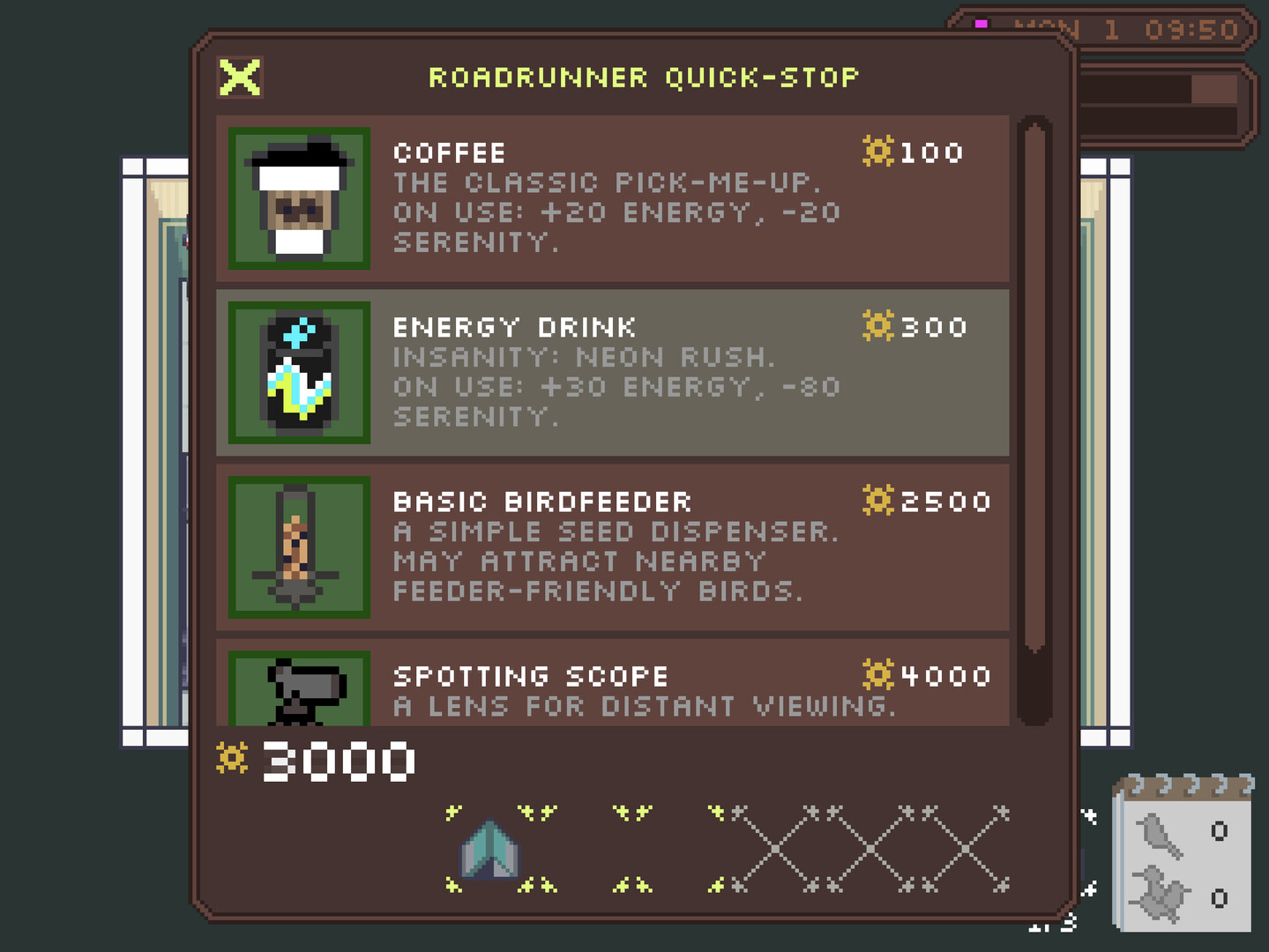
Task: Close the Roadrunner Quick-Stop shop
Action: point(239,78)
